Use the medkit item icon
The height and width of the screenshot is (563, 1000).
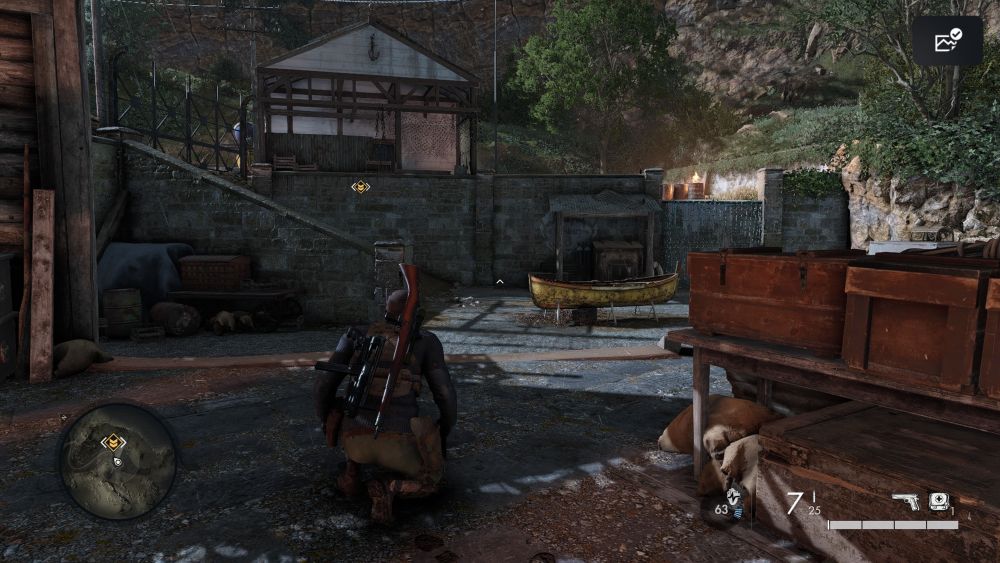point(939,501)
